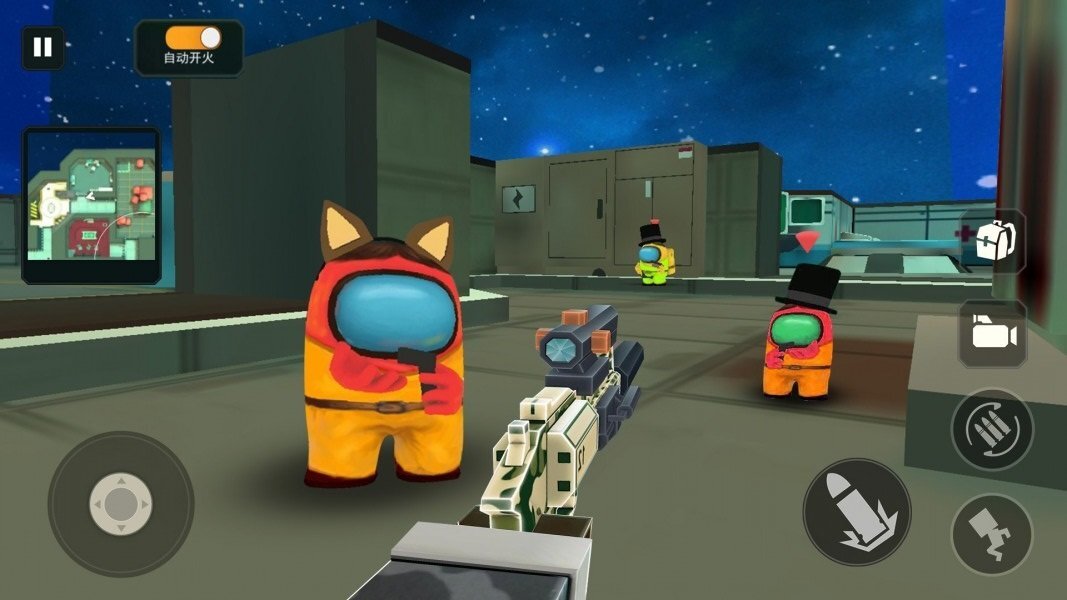This screenshot has width=1067, height=600.
Task: Toggle the auto-fire switch
Action: pyautogui.click(x=193, y=37)
